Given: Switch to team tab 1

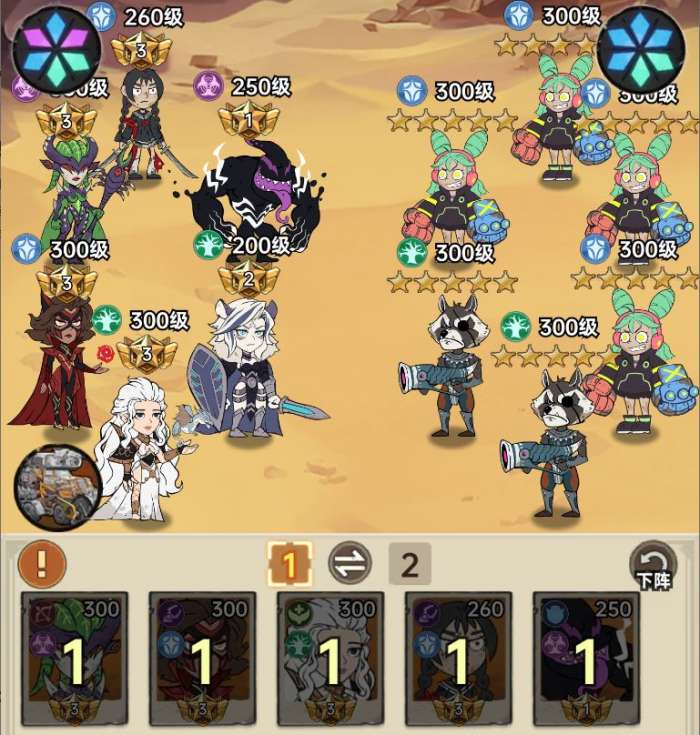Looking at the screenshot, I should [x=289, y=565].
